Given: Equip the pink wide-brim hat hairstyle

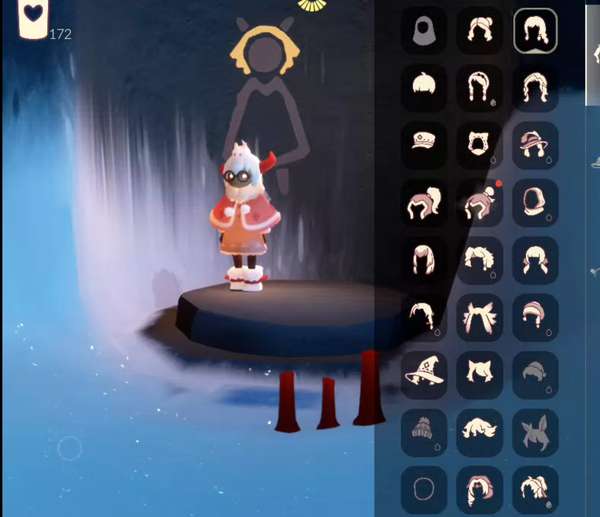Looking at the screenshot, I should coord(535,144).
